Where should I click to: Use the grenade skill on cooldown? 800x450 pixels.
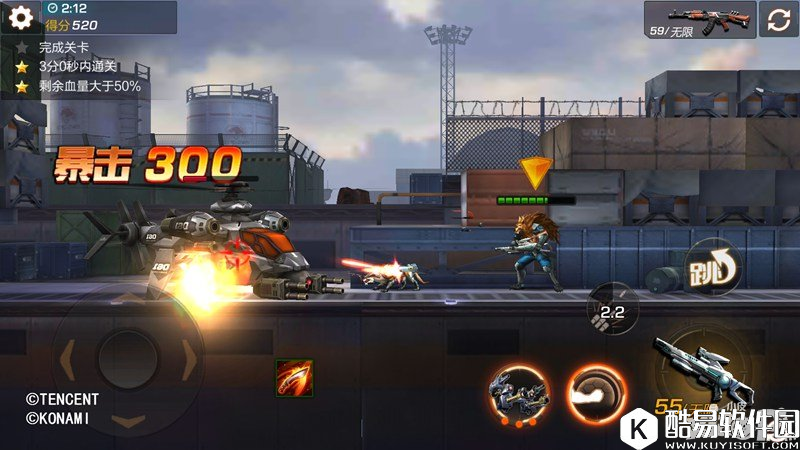pos(613,309)
